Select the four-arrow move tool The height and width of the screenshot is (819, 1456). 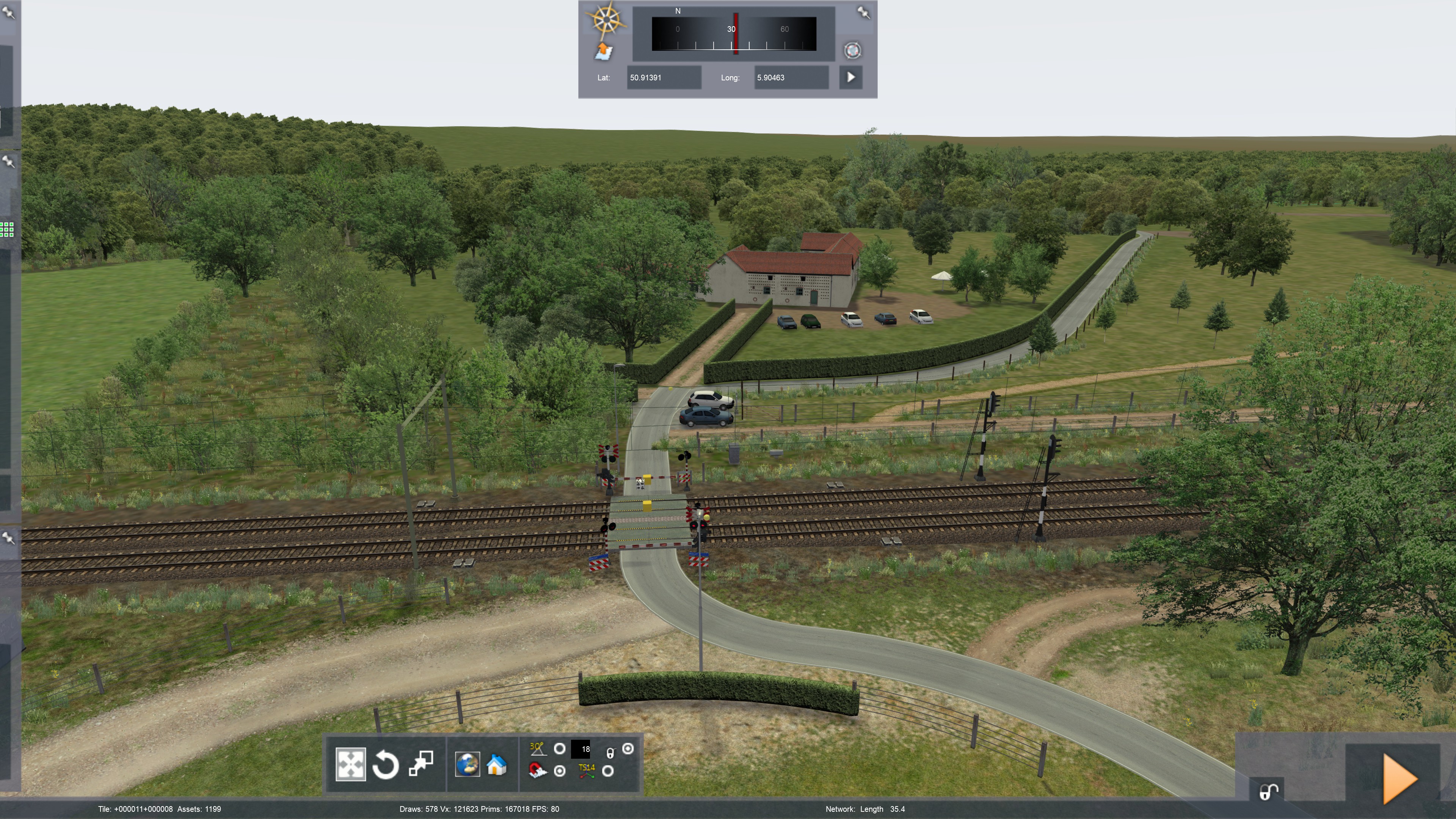coord(350,765)
